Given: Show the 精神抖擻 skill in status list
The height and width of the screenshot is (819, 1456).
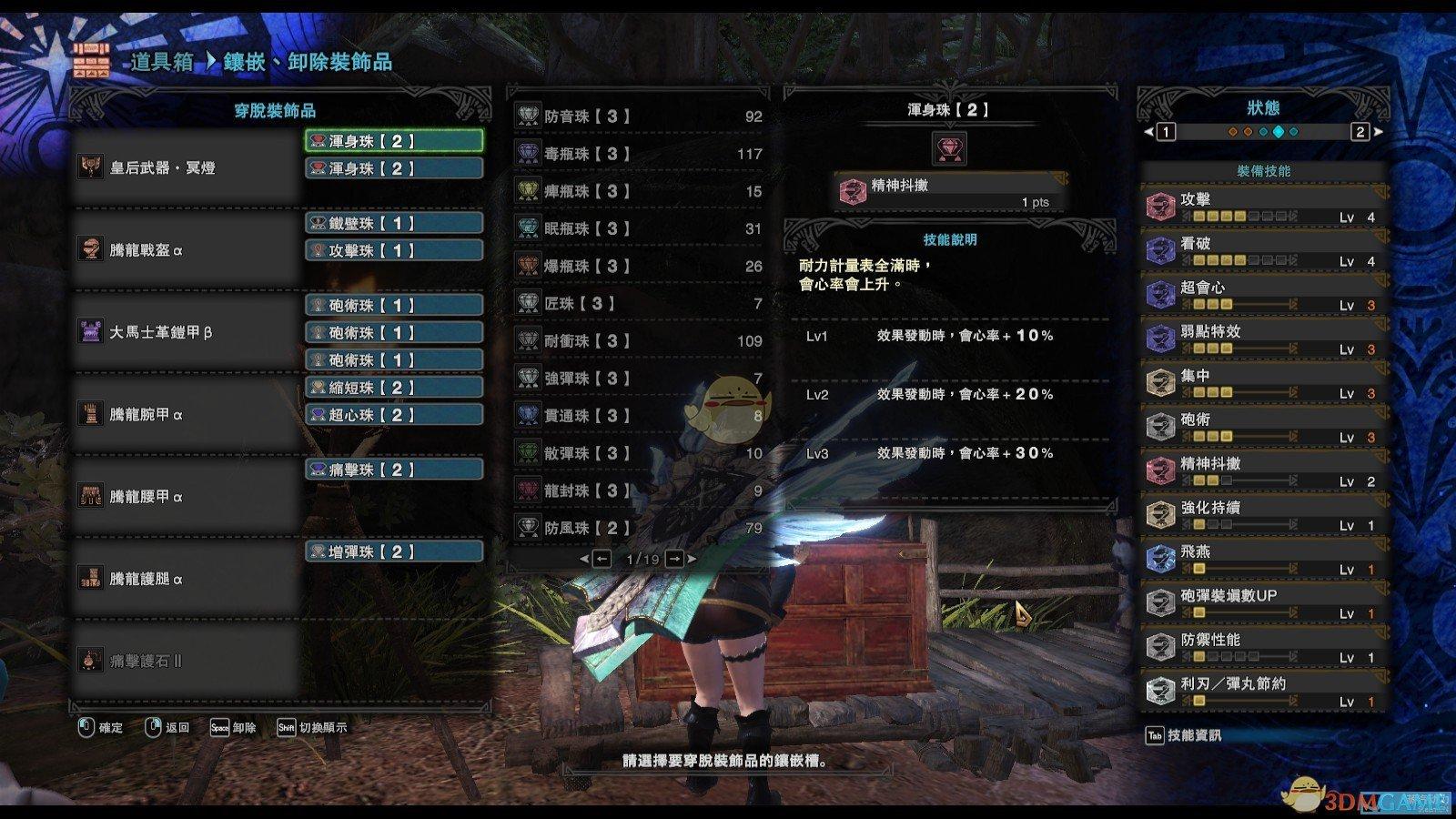Looking at the screenshot, I should coord(1264,470).
